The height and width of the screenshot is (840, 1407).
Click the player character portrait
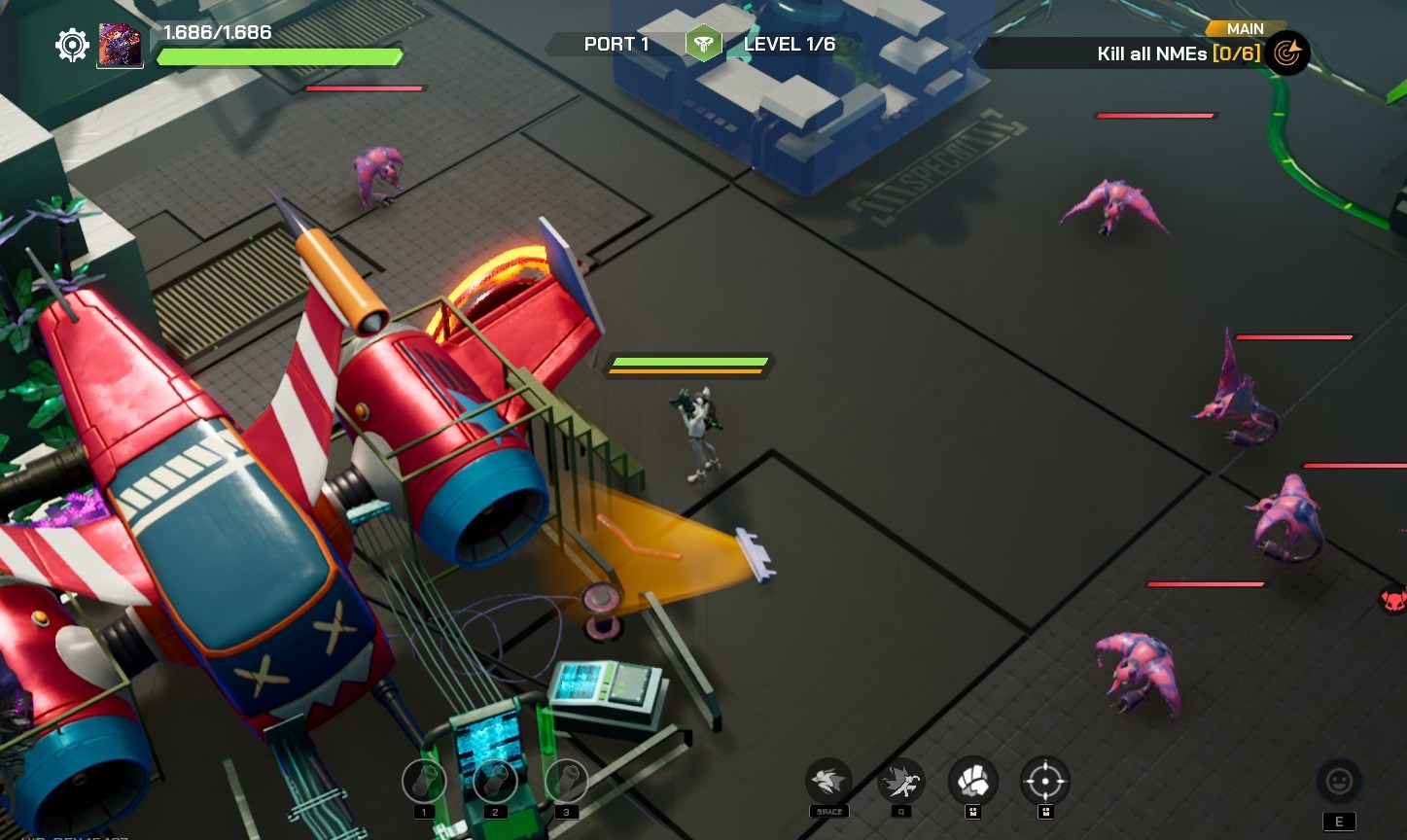coord(121,45)
